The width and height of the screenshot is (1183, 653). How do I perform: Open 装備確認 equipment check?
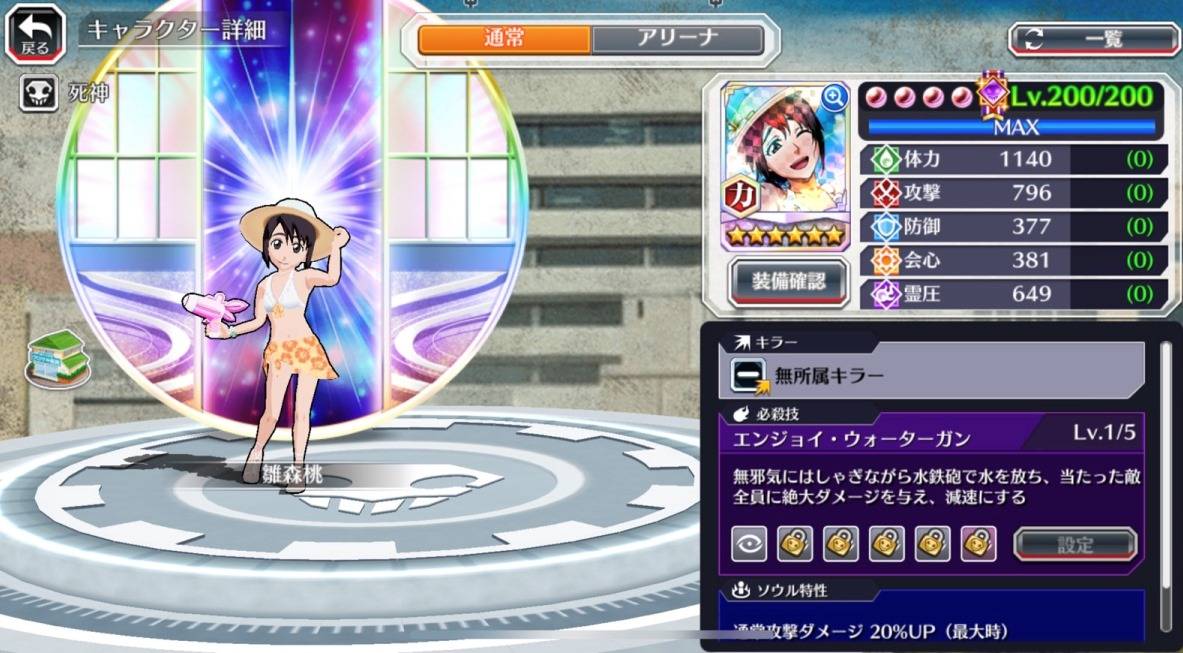(789, 281)
